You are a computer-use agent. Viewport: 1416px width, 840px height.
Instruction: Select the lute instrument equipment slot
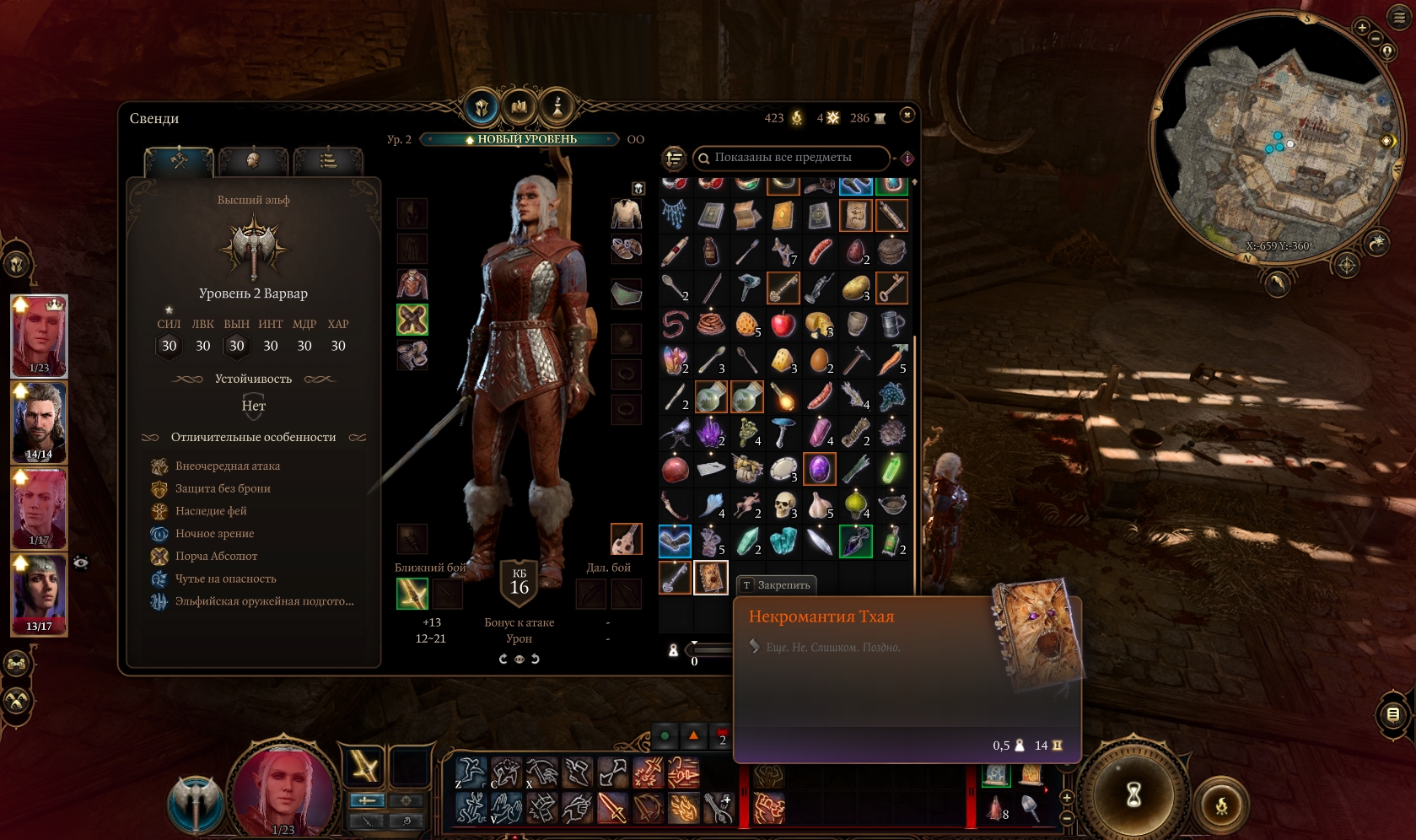tap(626, 539)
